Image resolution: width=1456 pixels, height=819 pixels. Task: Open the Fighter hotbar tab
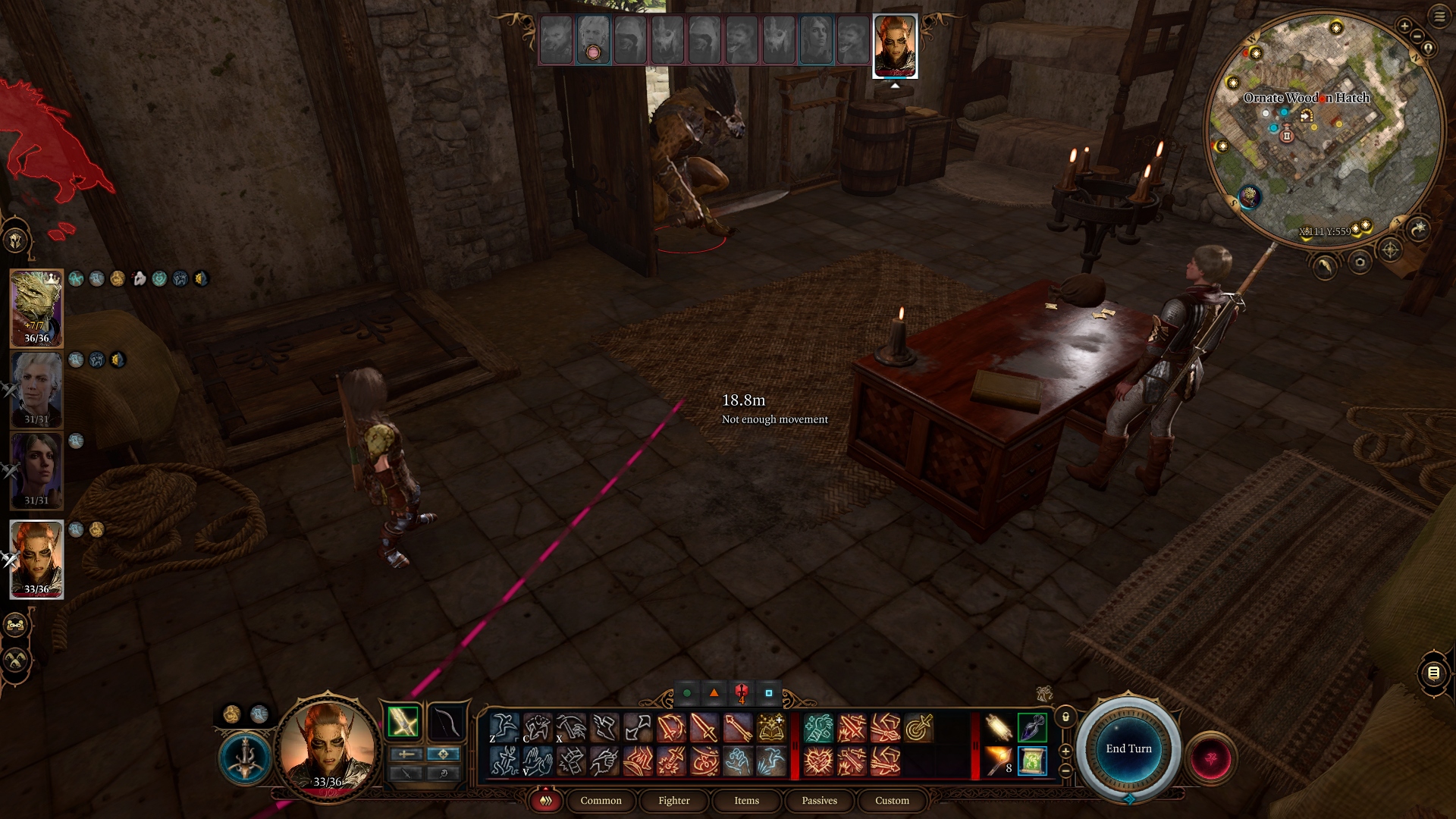point(673,801)
